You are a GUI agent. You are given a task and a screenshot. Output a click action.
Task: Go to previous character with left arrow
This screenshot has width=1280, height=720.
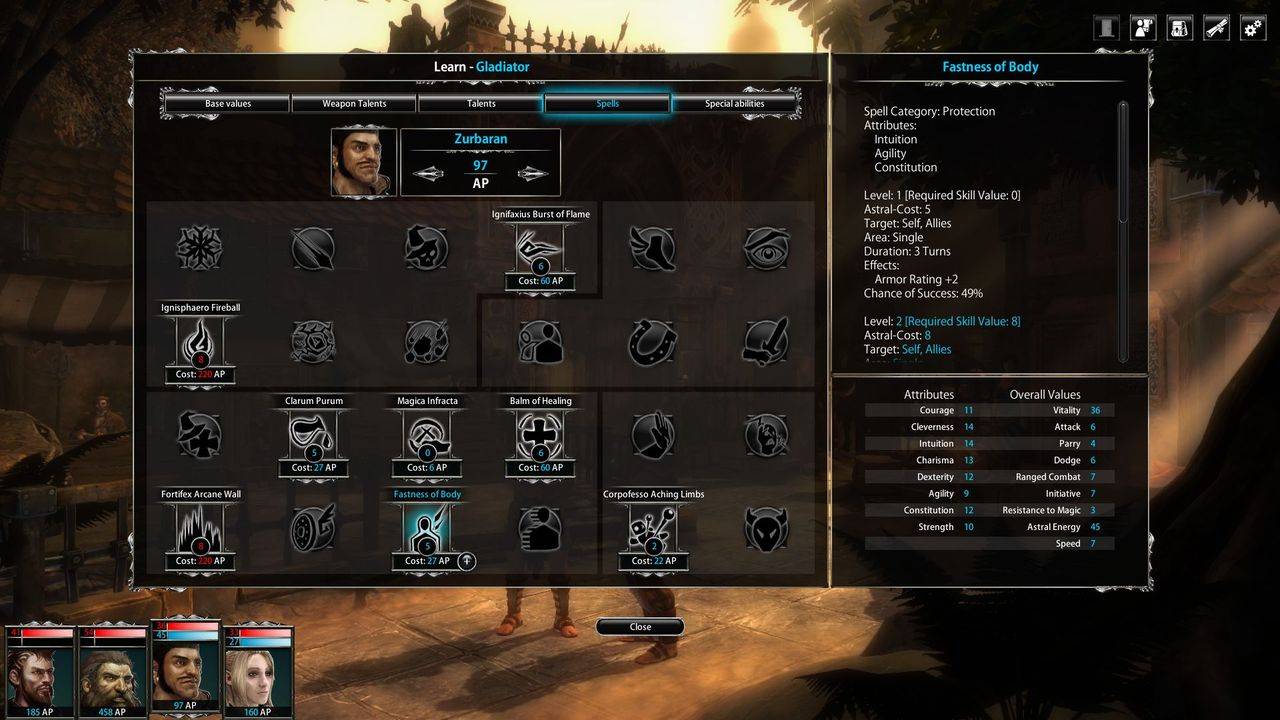tap(428, 174)
